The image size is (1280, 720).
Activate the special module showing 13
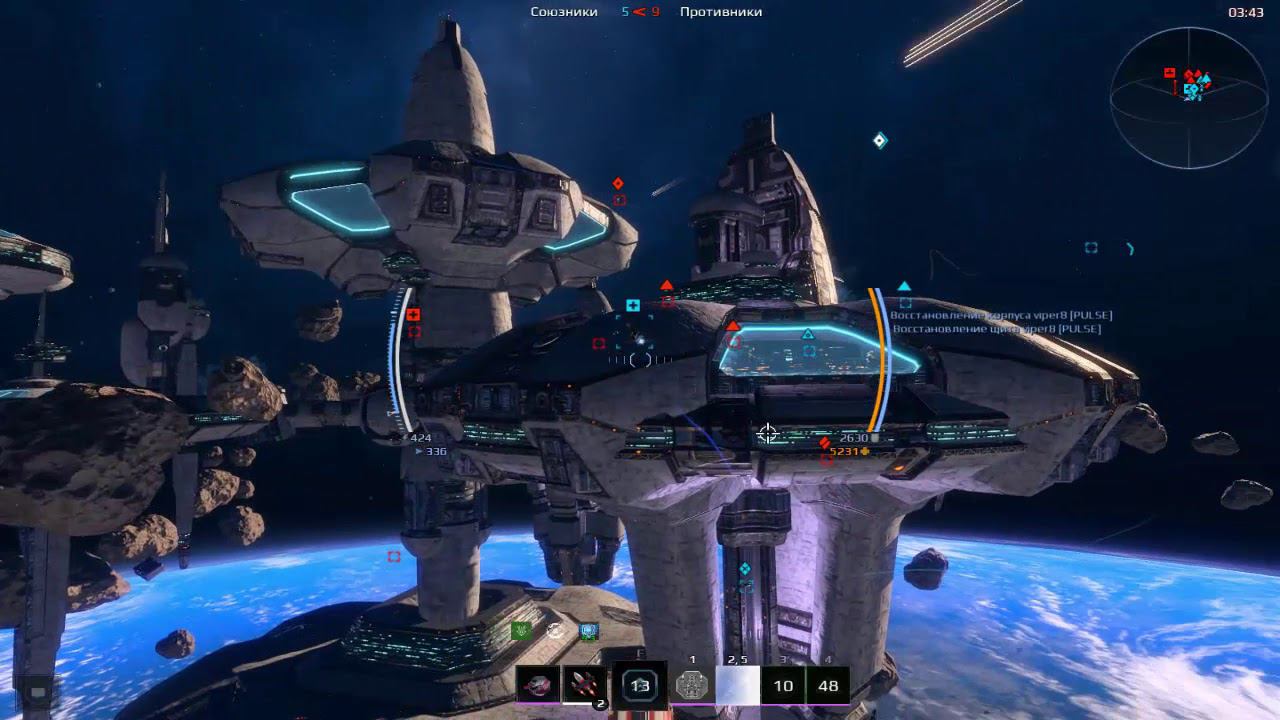click(x=640, y=686)
